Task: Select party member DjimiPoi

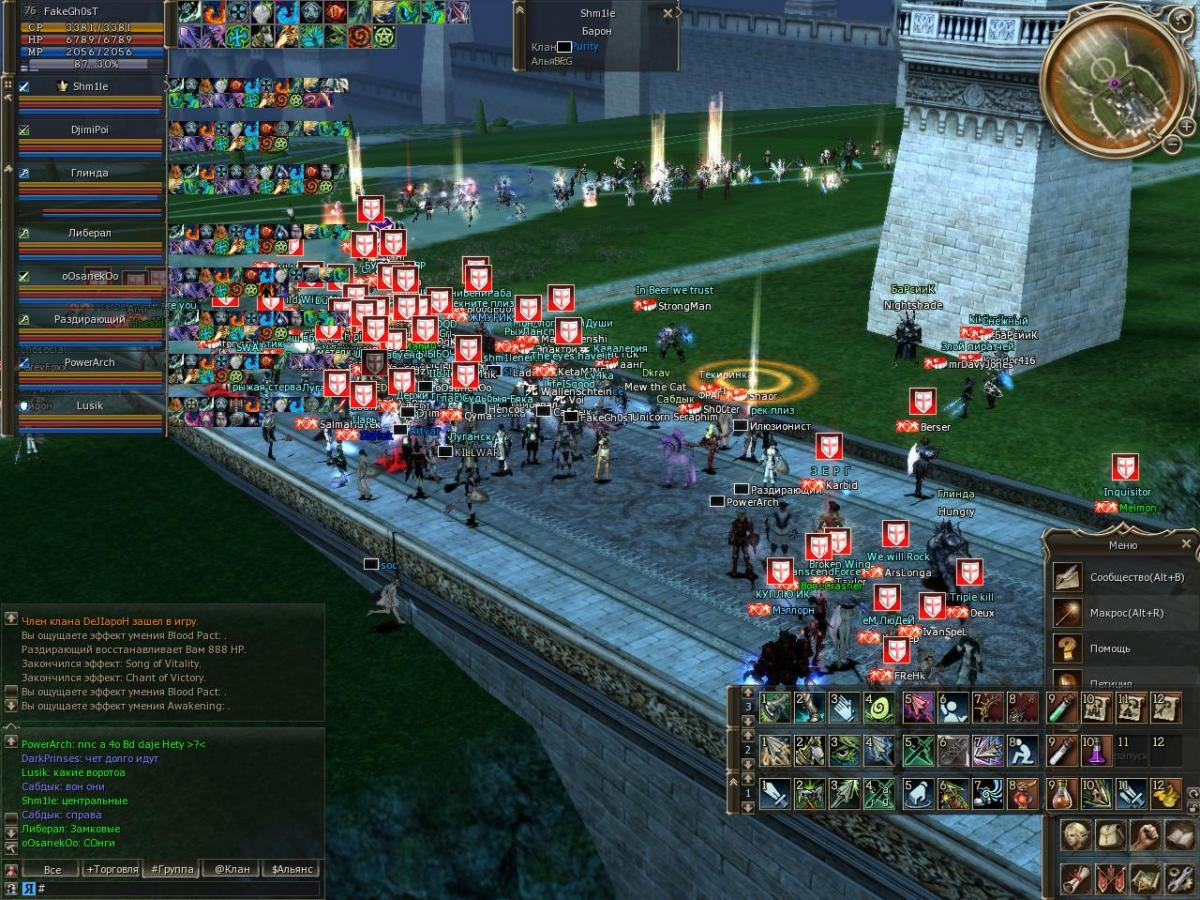Action: point(90,130)
